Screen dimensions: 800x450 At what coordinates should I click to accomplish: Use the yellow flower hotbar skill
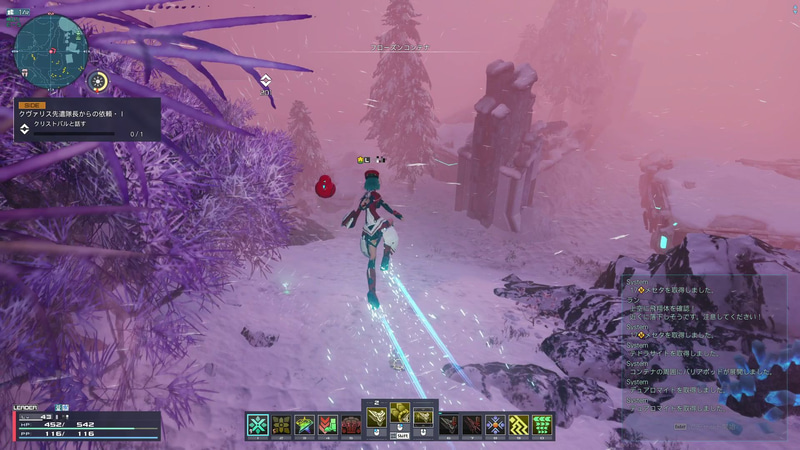[x=280, y=424]
